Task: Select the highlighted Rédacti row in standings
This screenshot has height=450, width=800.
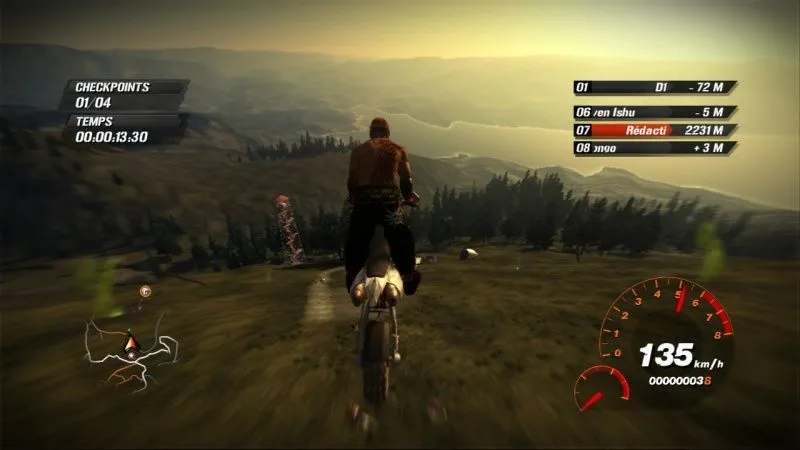Action: point(655,130)
